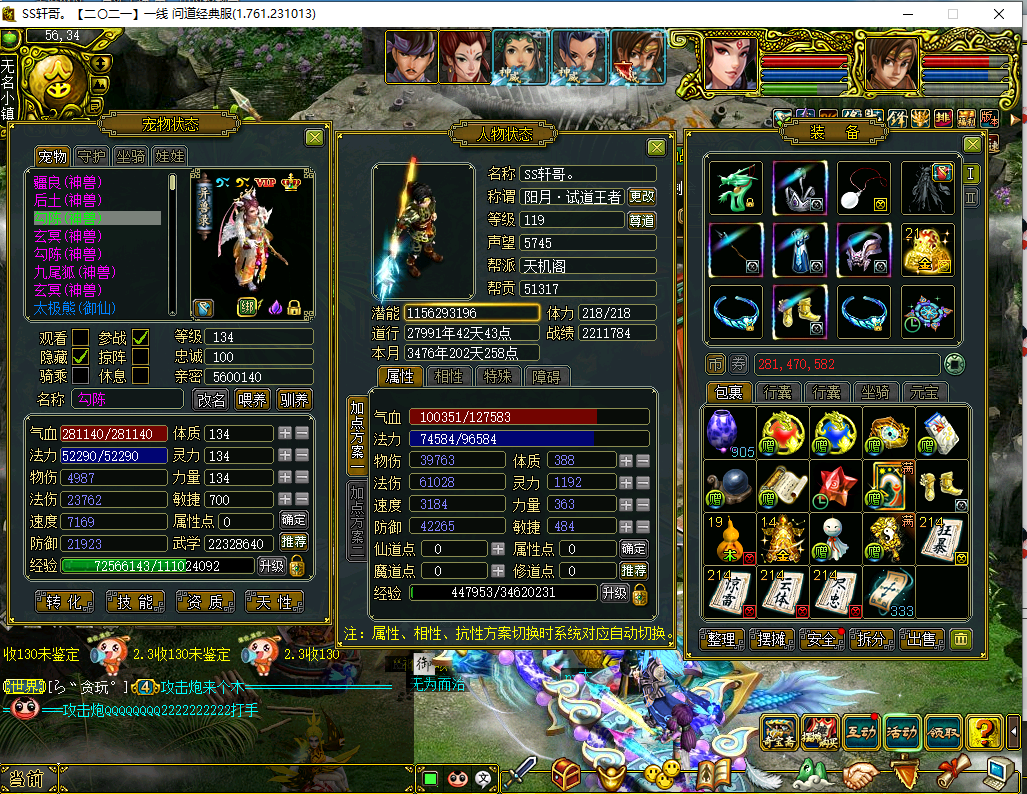The width and height of the screenshot is (1027, 794).
Task: Toggle the 观看 checkbox
Action: pos(81,337)
